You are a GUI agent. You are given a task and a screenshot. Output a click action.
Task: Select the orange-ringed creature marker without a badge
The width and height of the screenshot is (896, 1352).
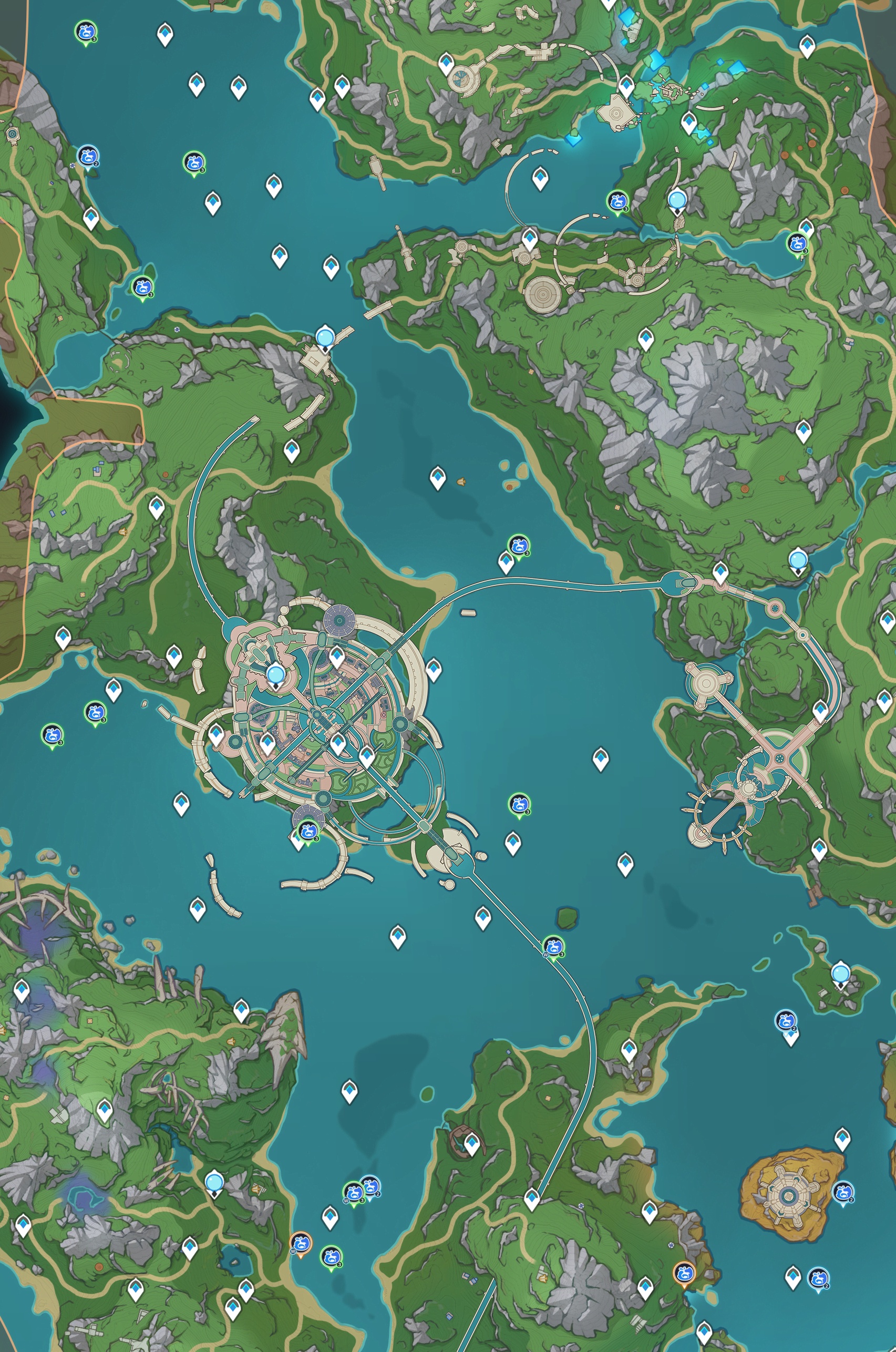tap(684, 1272)
